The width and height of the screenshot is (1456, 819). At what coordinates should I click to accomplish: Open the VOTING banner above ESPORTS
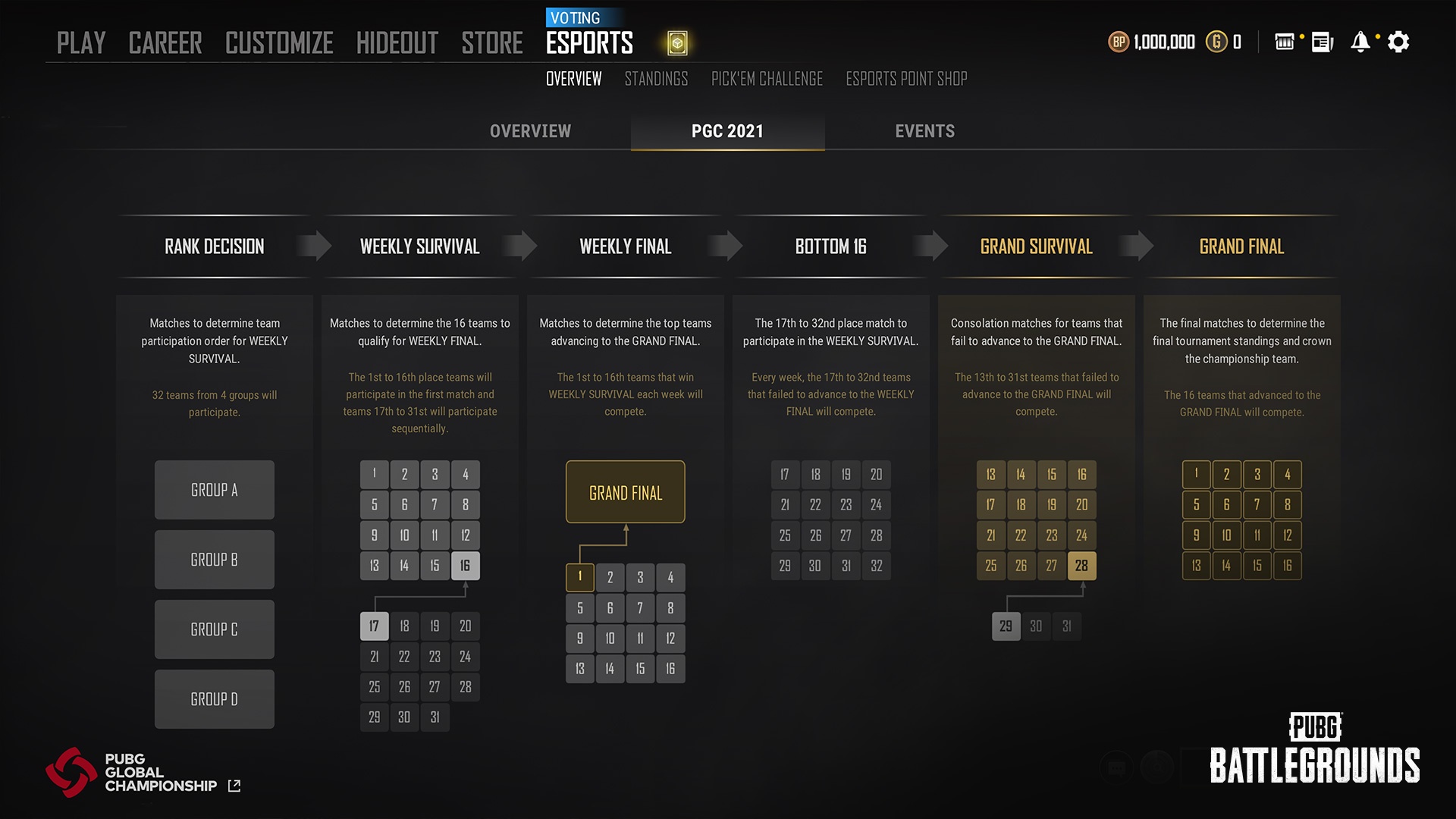577,17
